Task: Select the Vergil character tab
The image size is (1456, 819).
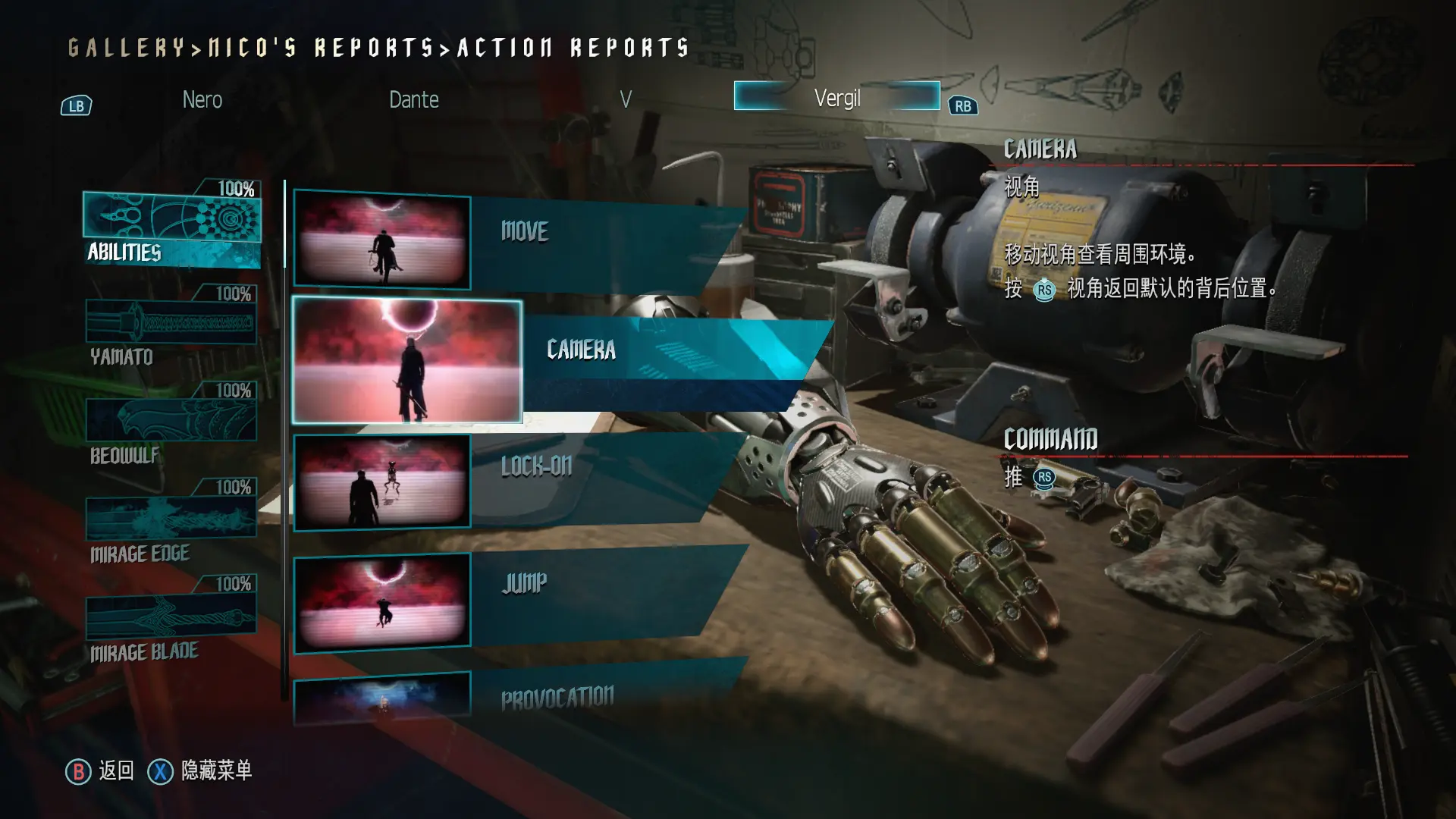Action: coord(836,97)
